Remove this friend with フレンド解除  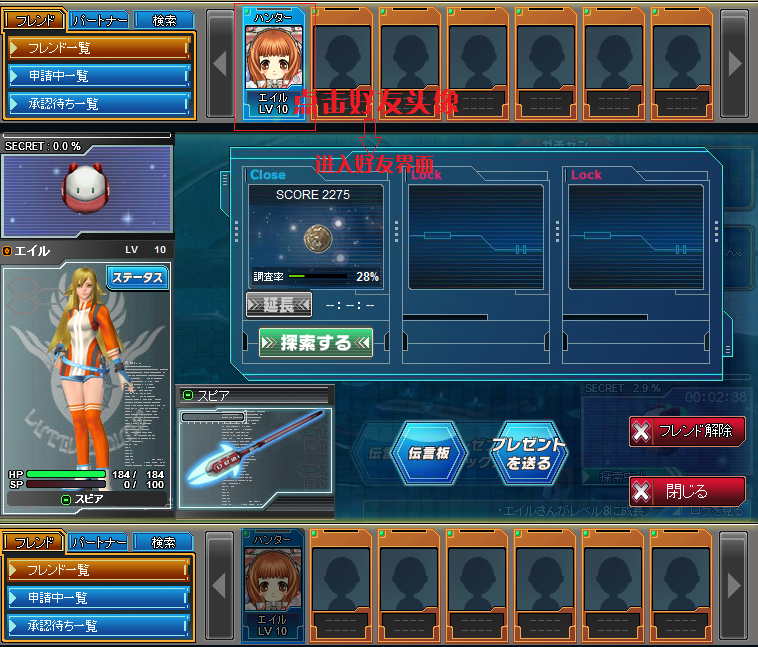pos(687,431)
